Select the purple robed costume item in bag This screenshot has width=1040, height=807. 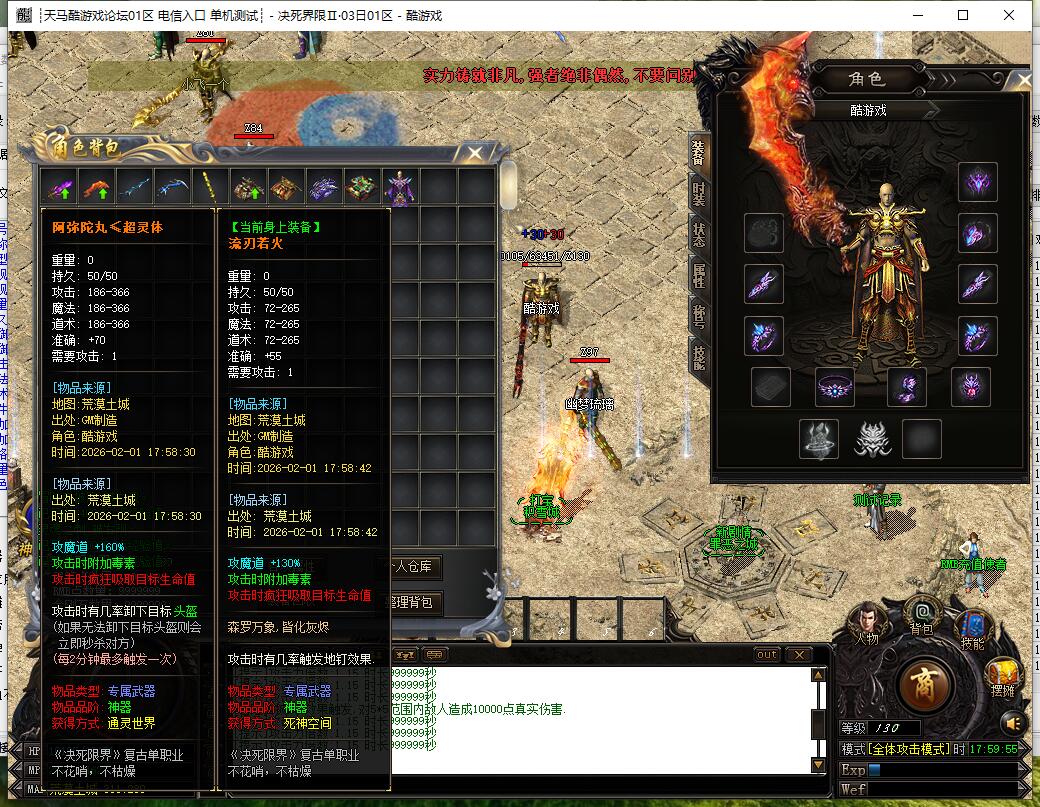coord(401,187)
